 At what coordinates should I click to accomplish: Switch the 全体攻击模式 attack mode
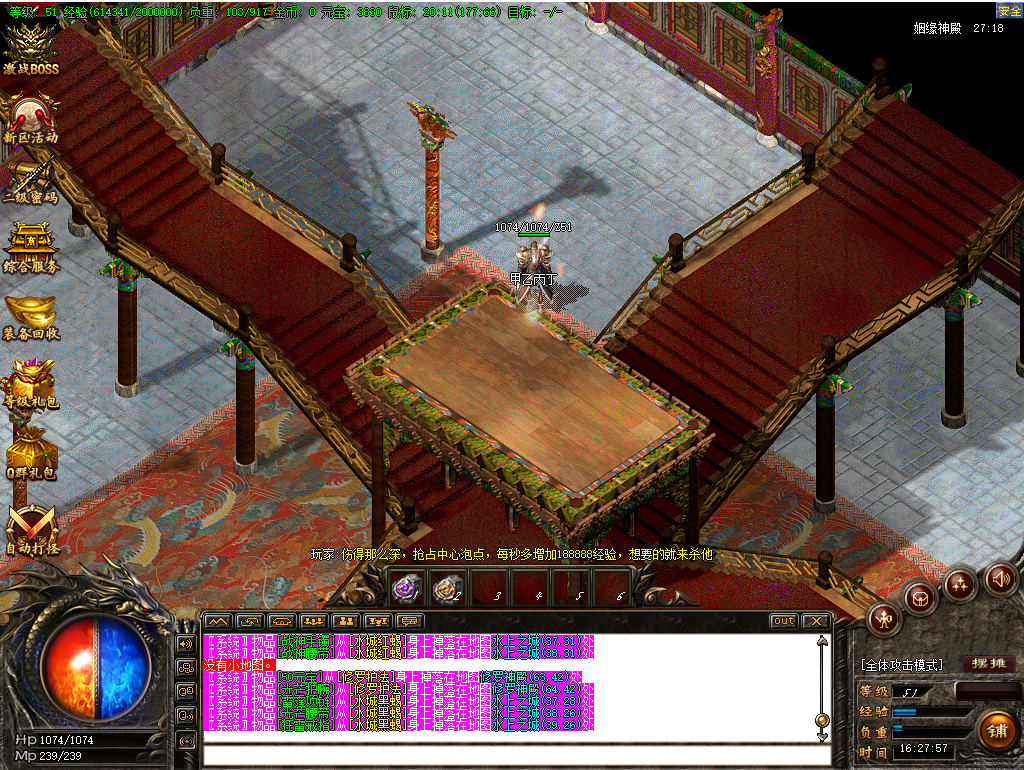pyautogui.click(x=901, y=665)
